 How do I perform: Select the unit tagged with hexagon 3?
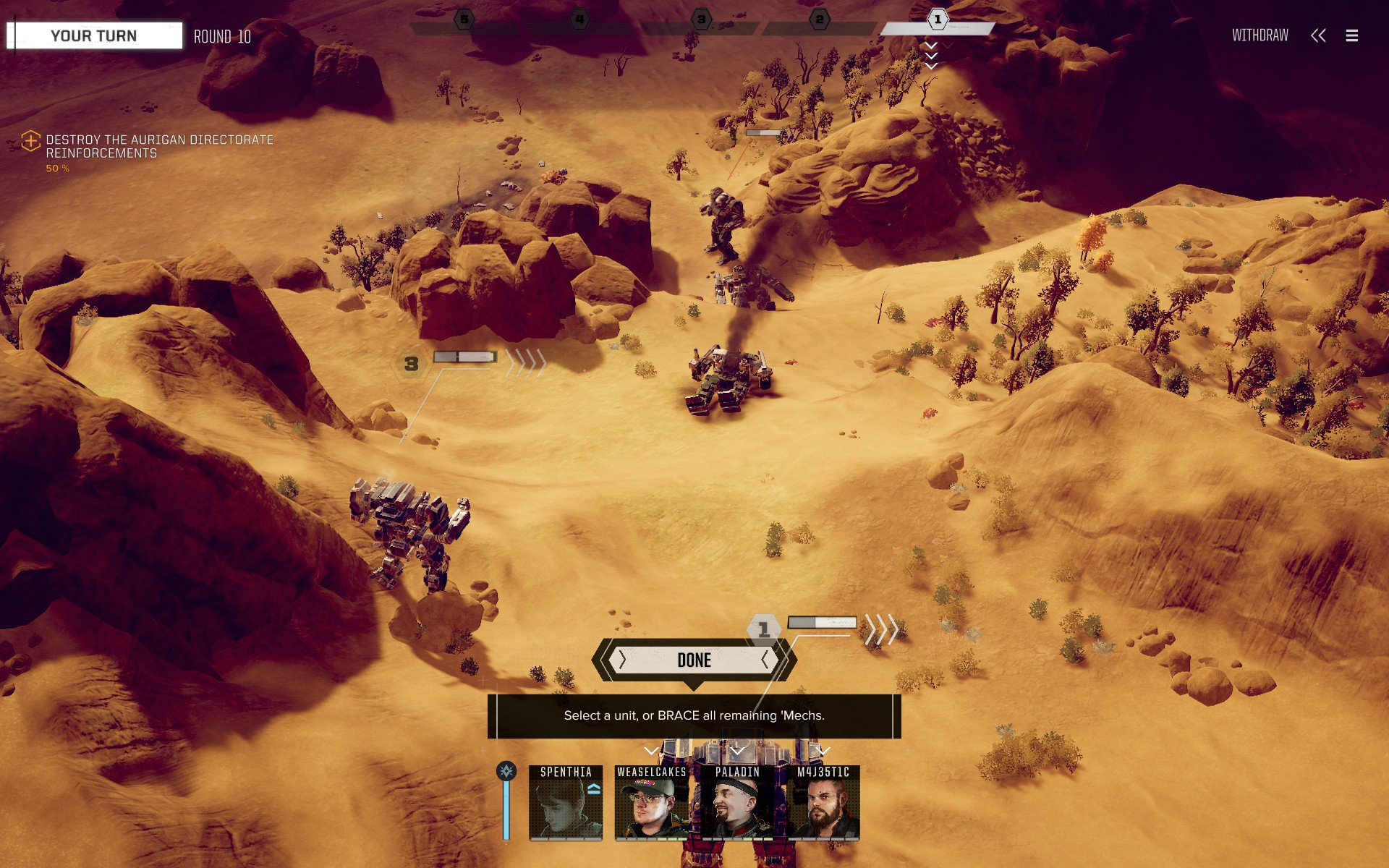tap(411, 364)
